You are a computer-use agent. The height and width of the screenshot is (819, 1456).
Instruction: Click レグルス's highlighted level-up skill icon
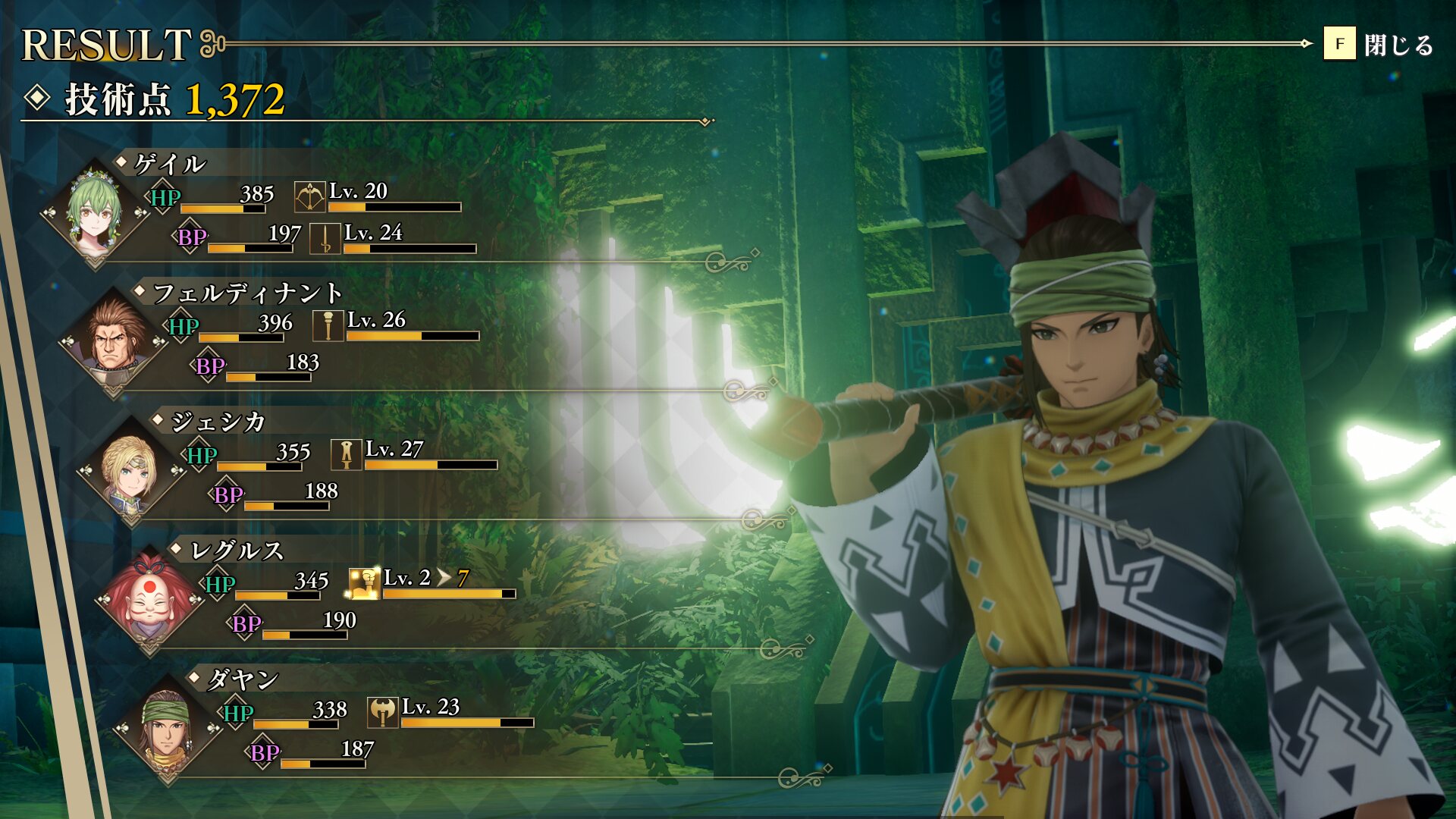coord(364,584)
